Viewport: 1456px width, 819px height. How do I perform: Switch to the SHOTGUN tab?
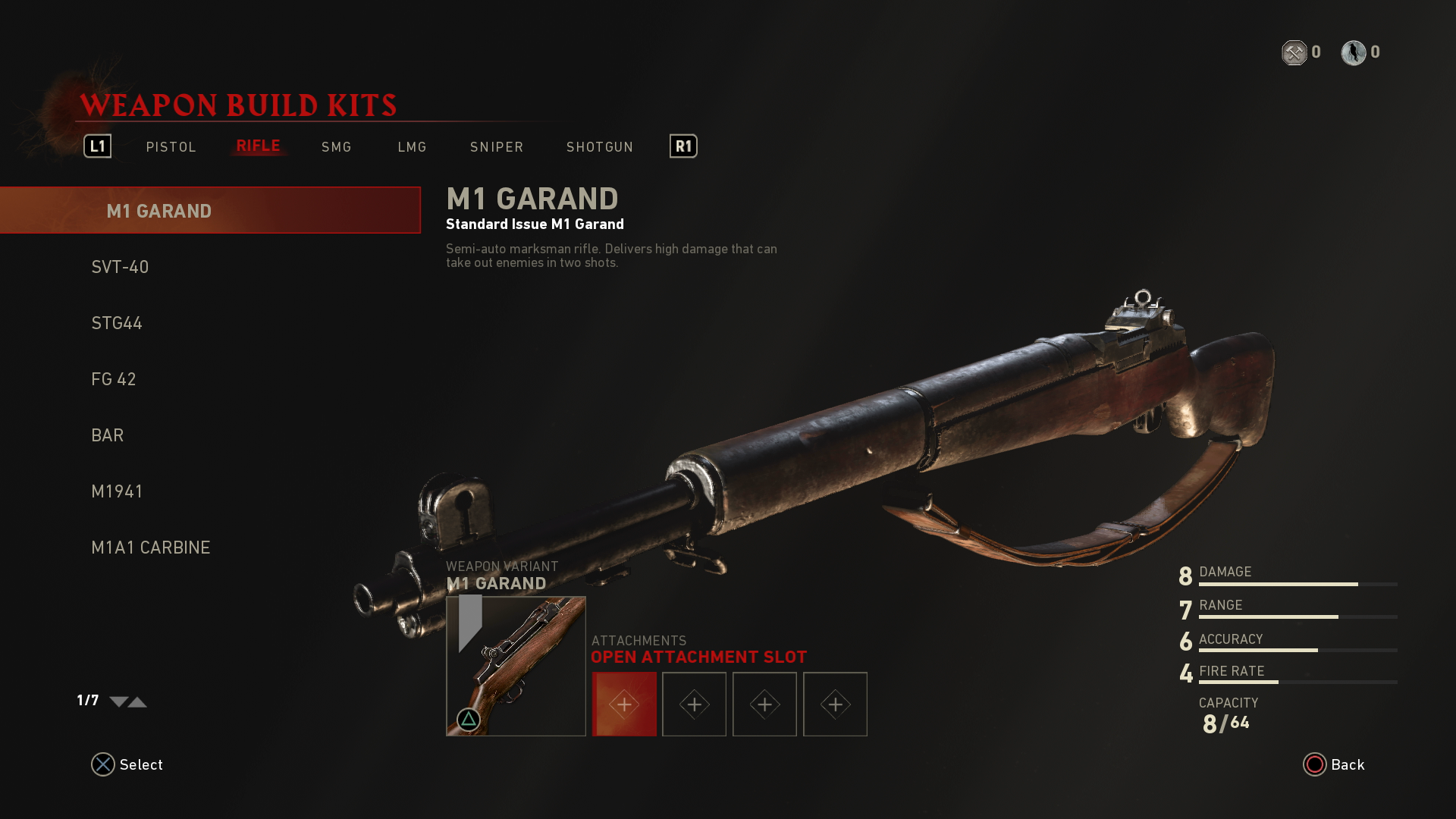(x=599, y=146)
